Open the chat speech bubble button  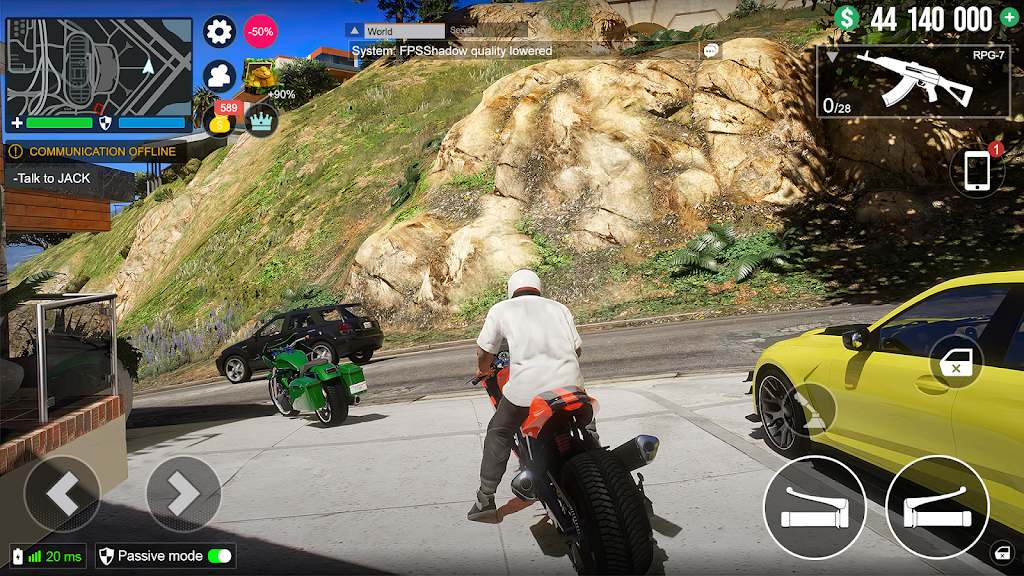711,50
